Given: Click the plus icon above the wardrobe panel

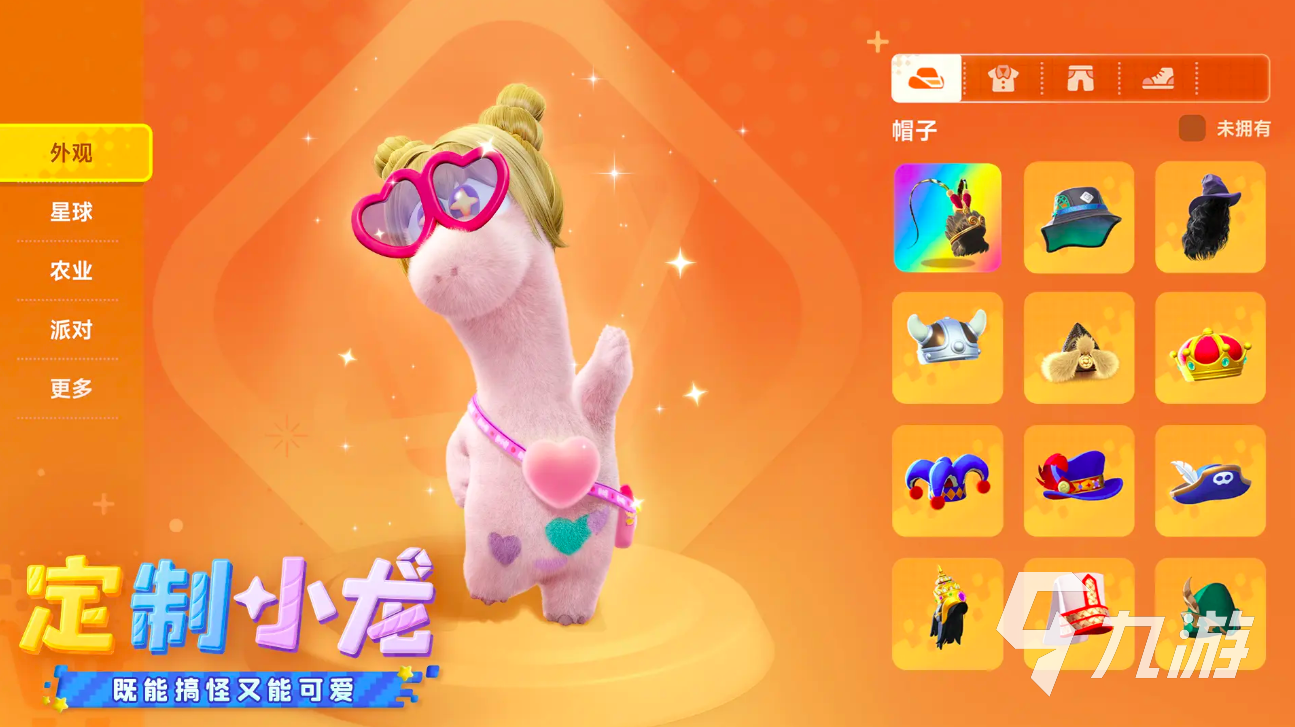Looking at the screenshot, I should 877,40.
